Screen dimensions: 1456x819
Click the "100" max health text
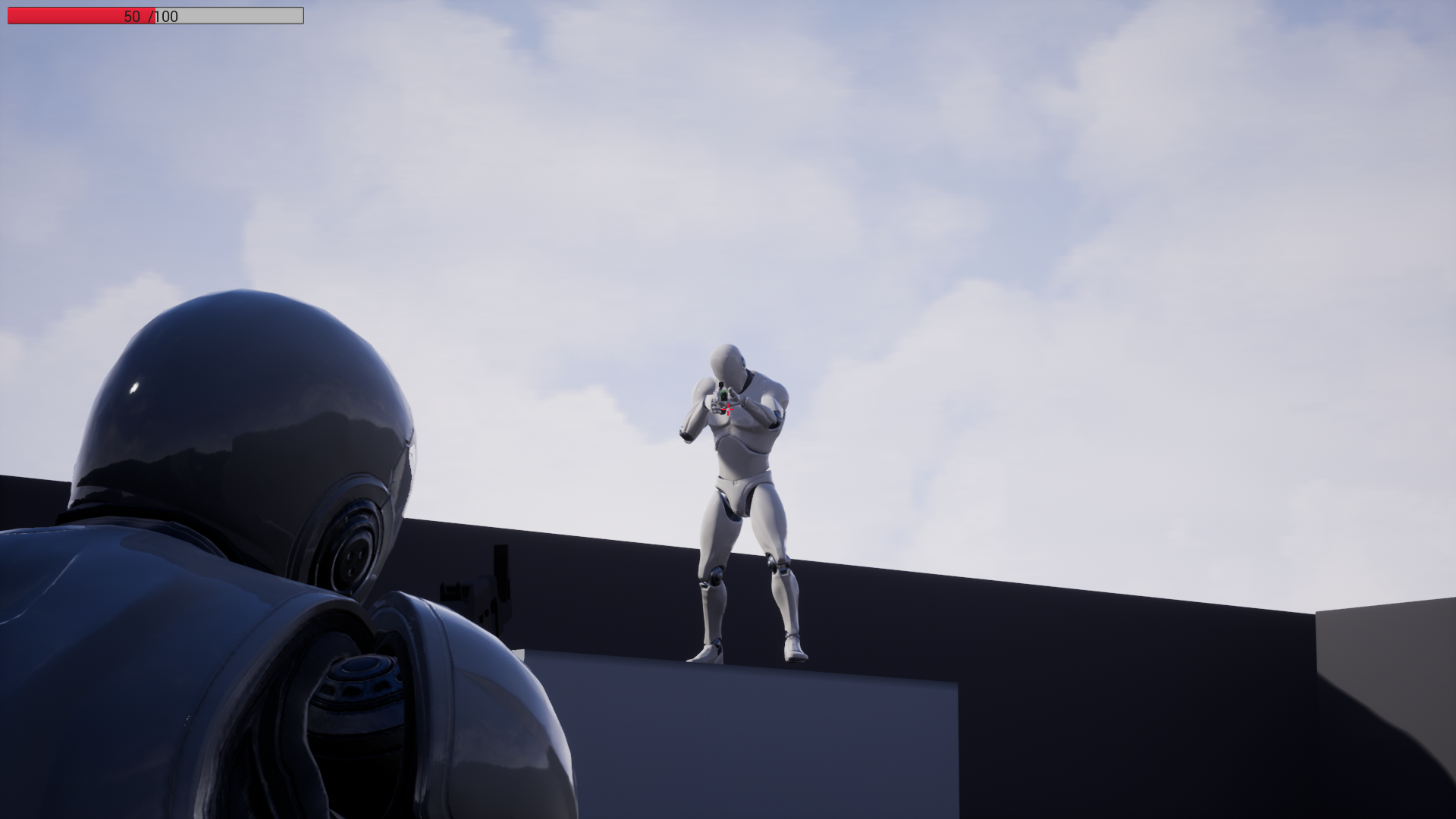tap(166, 16)
